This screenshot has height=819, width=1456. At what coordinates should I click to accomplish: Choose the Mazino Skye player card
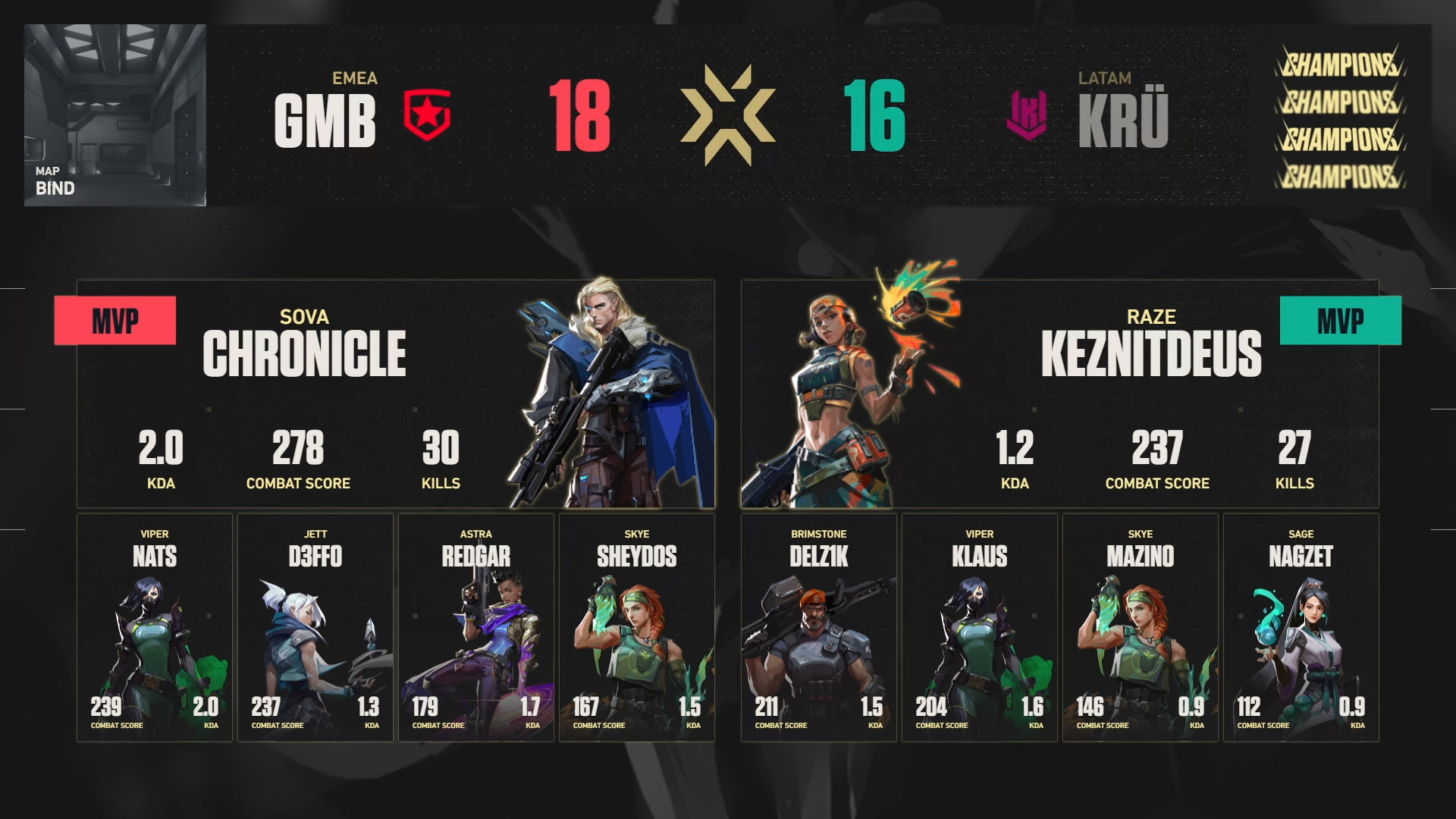(1141, 627)
